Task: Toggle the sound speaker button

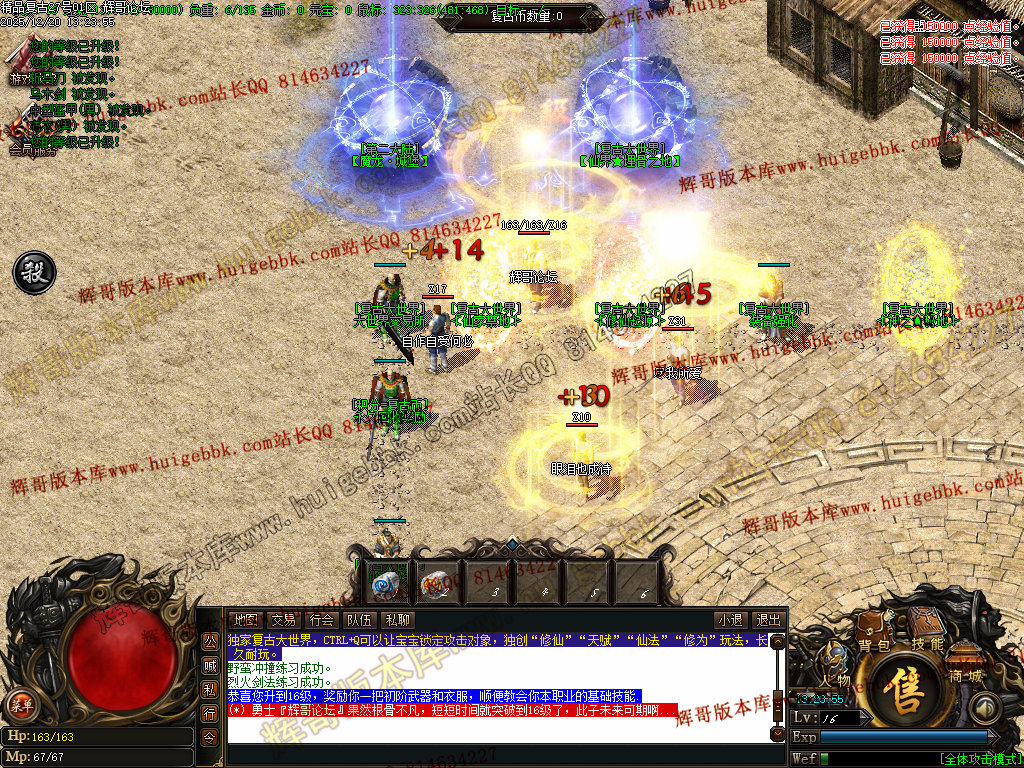Action: pyautogui.click(x=986, y=709)
